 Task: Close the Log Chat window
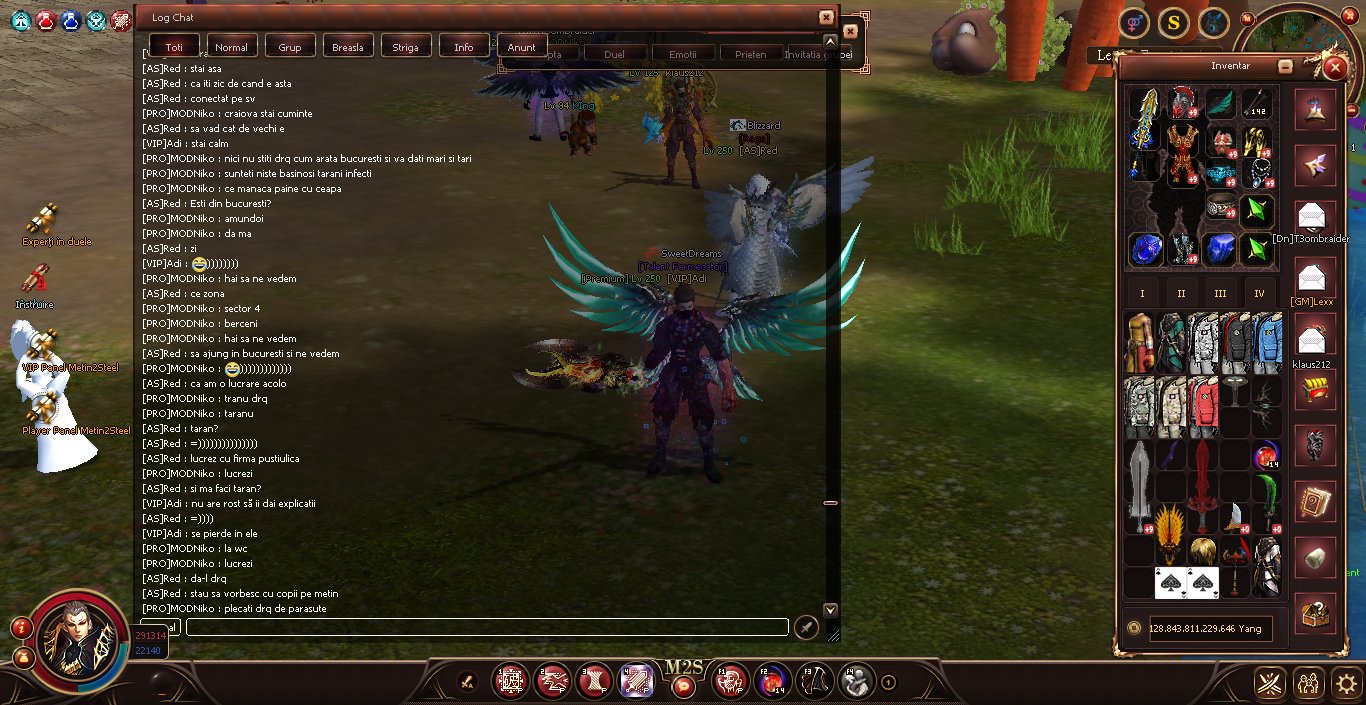tap(825, 17)
